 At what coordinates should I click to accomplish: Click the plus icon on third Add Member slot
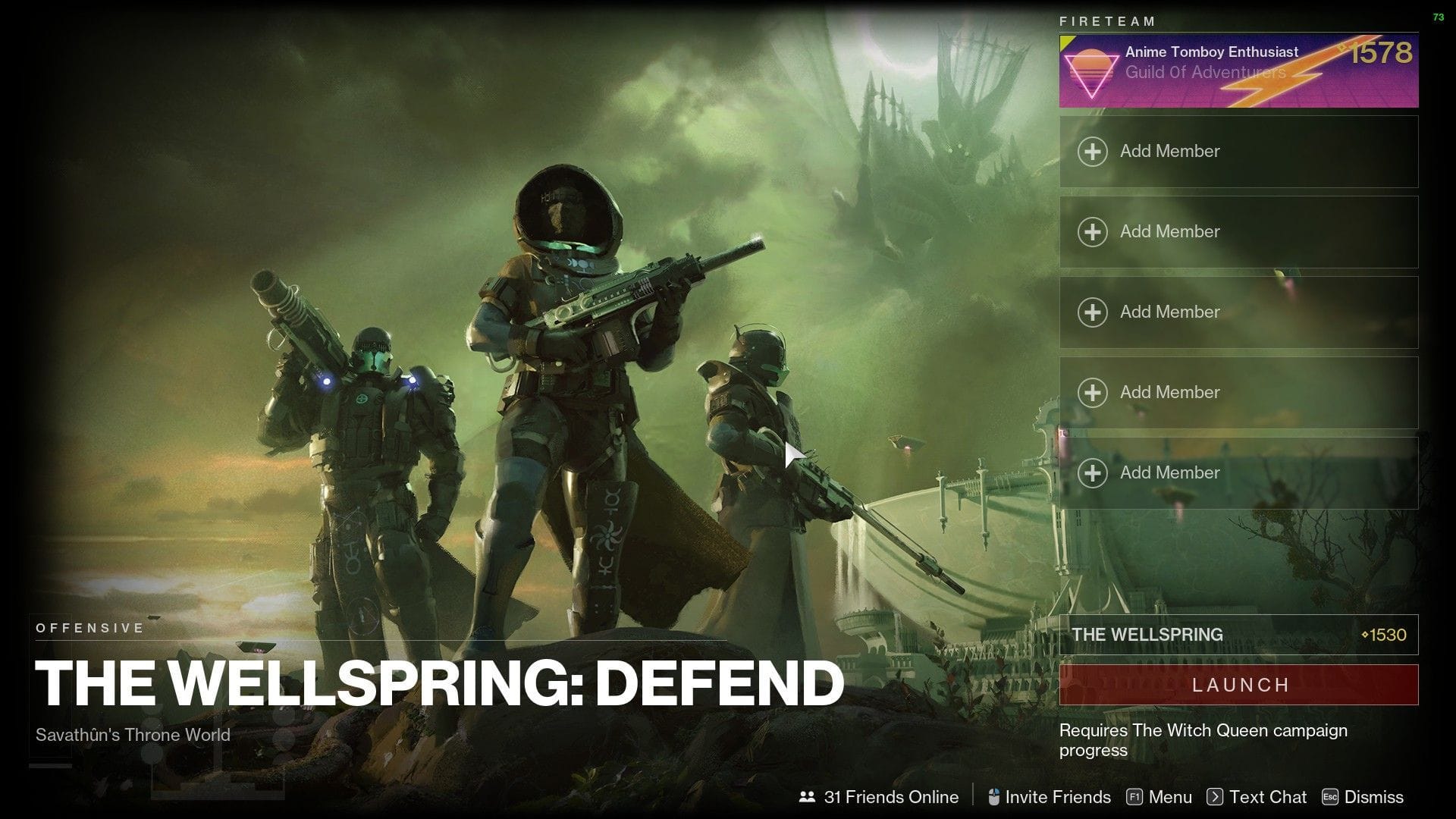(1092, 312)
